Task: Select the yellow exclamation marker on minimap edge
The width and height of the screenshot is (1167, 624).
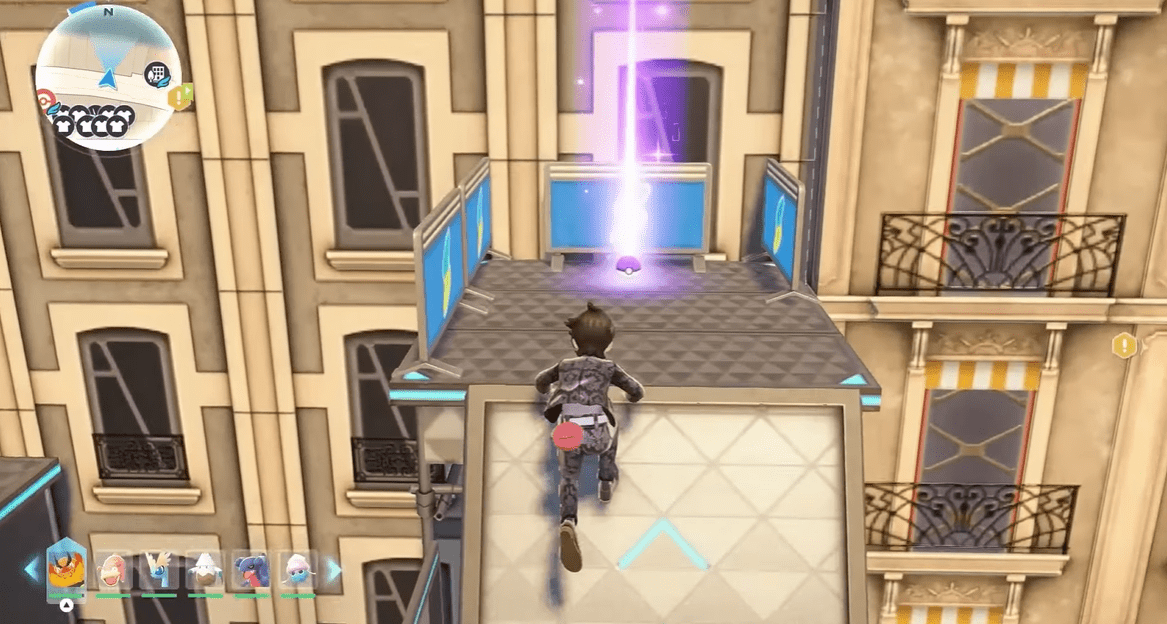Action: click(x=180, y=97)
